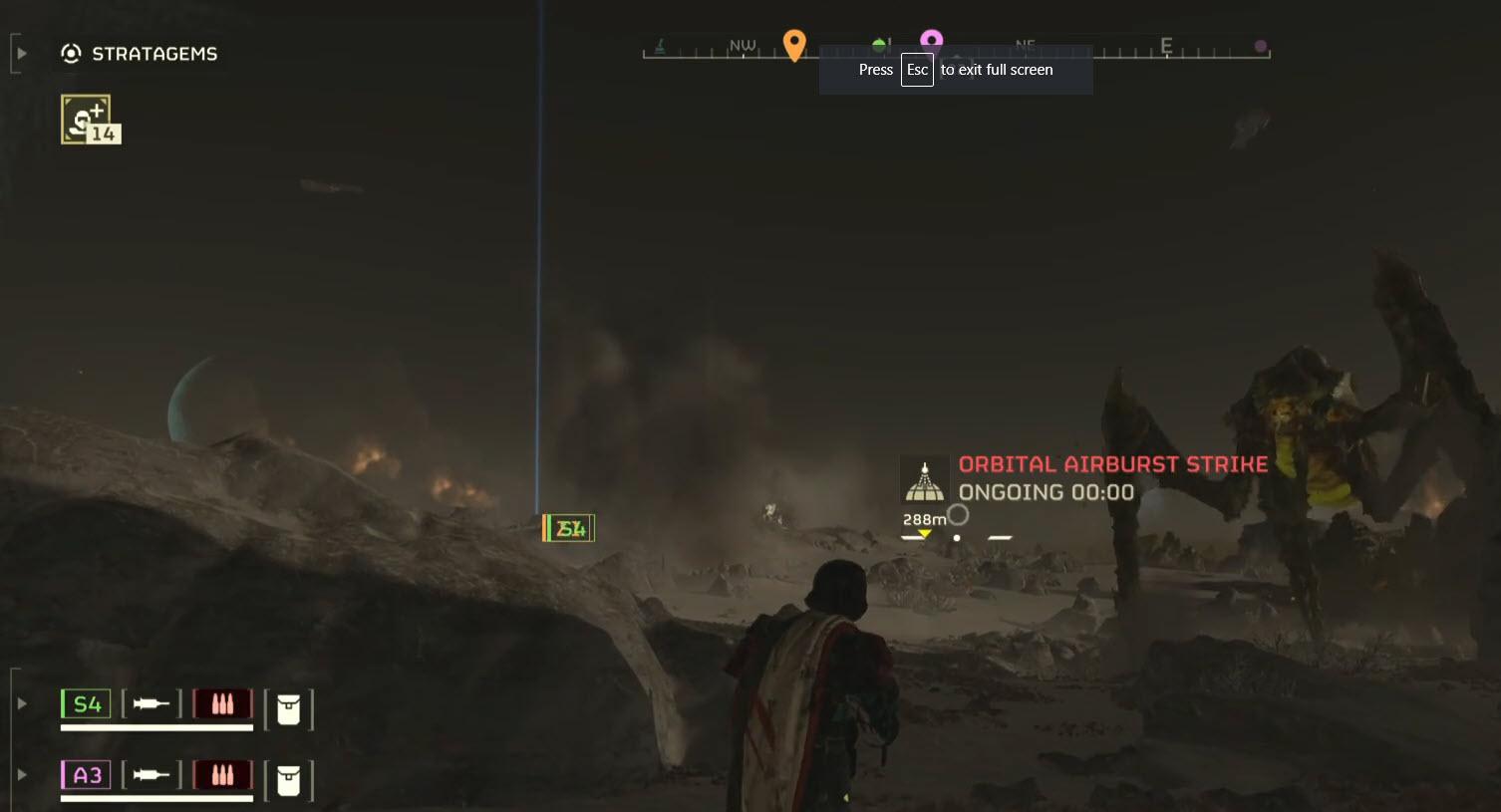Expand the A3 squad row arrow
This screenshot has height=812, width=1501.
coord(22,774)
